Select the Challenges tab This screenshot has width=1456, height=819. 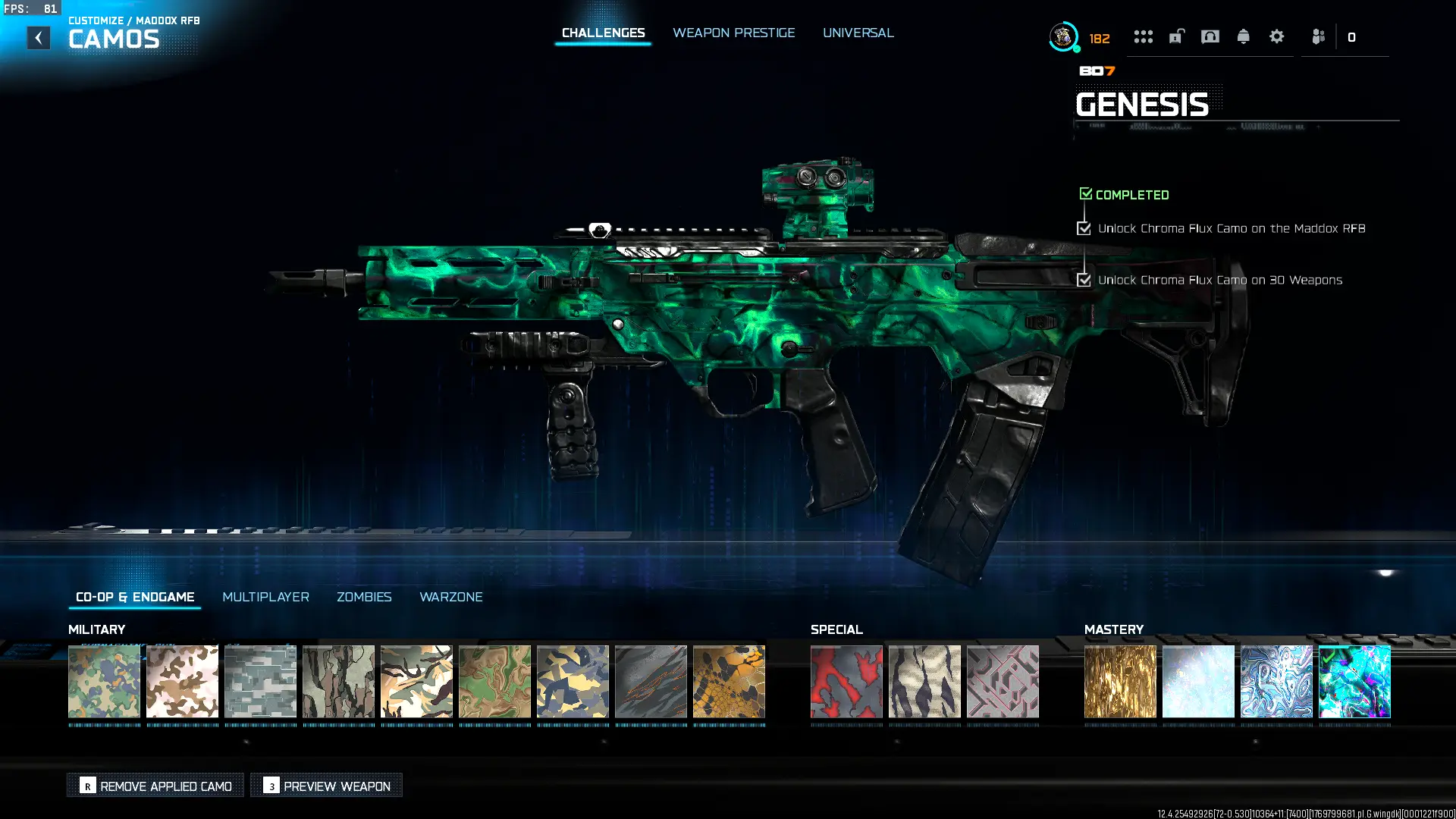(603, 33)
